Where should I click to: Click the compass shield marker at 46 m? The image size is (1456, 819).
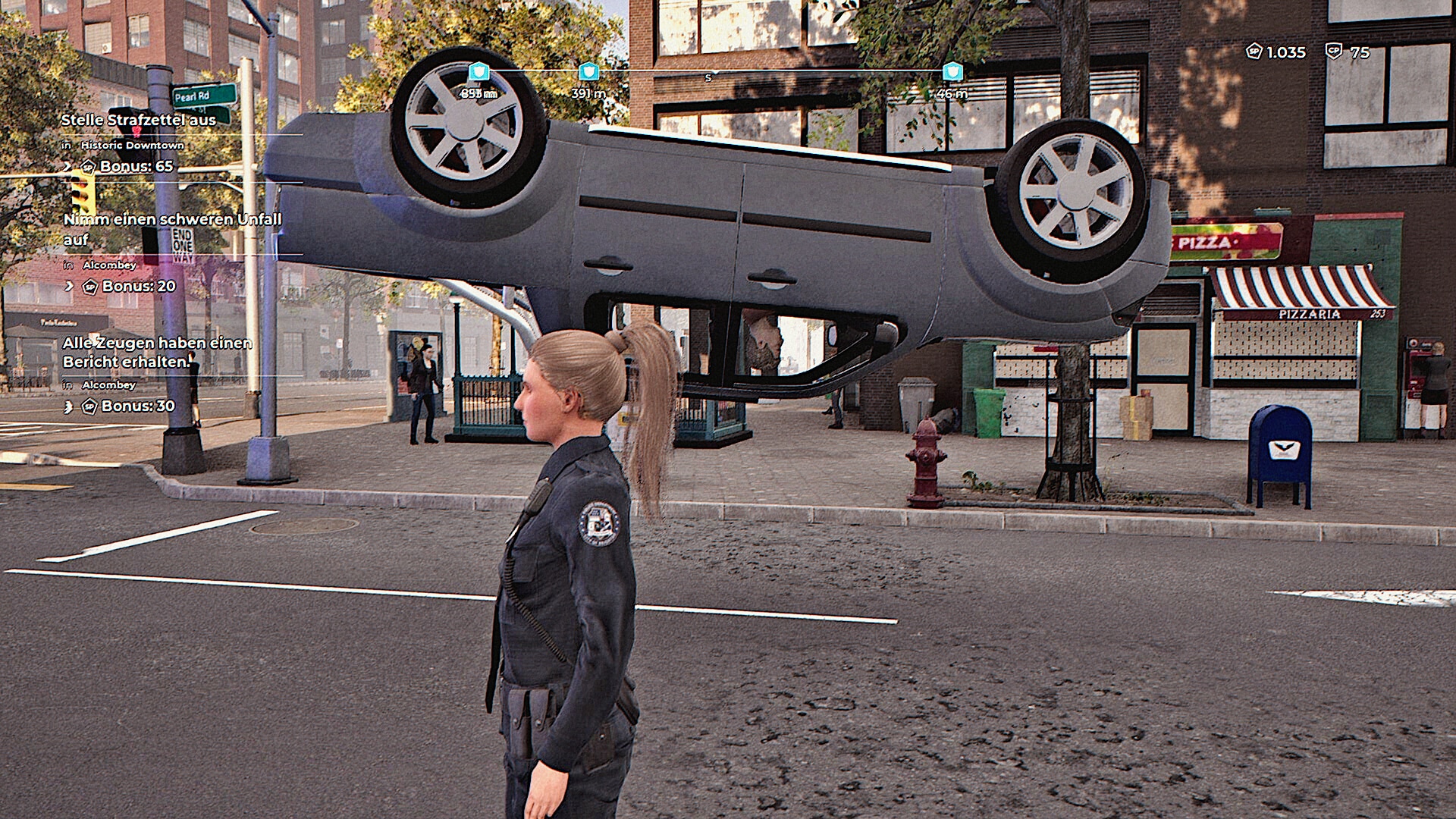pyautogui.click(x=952, y=72)
